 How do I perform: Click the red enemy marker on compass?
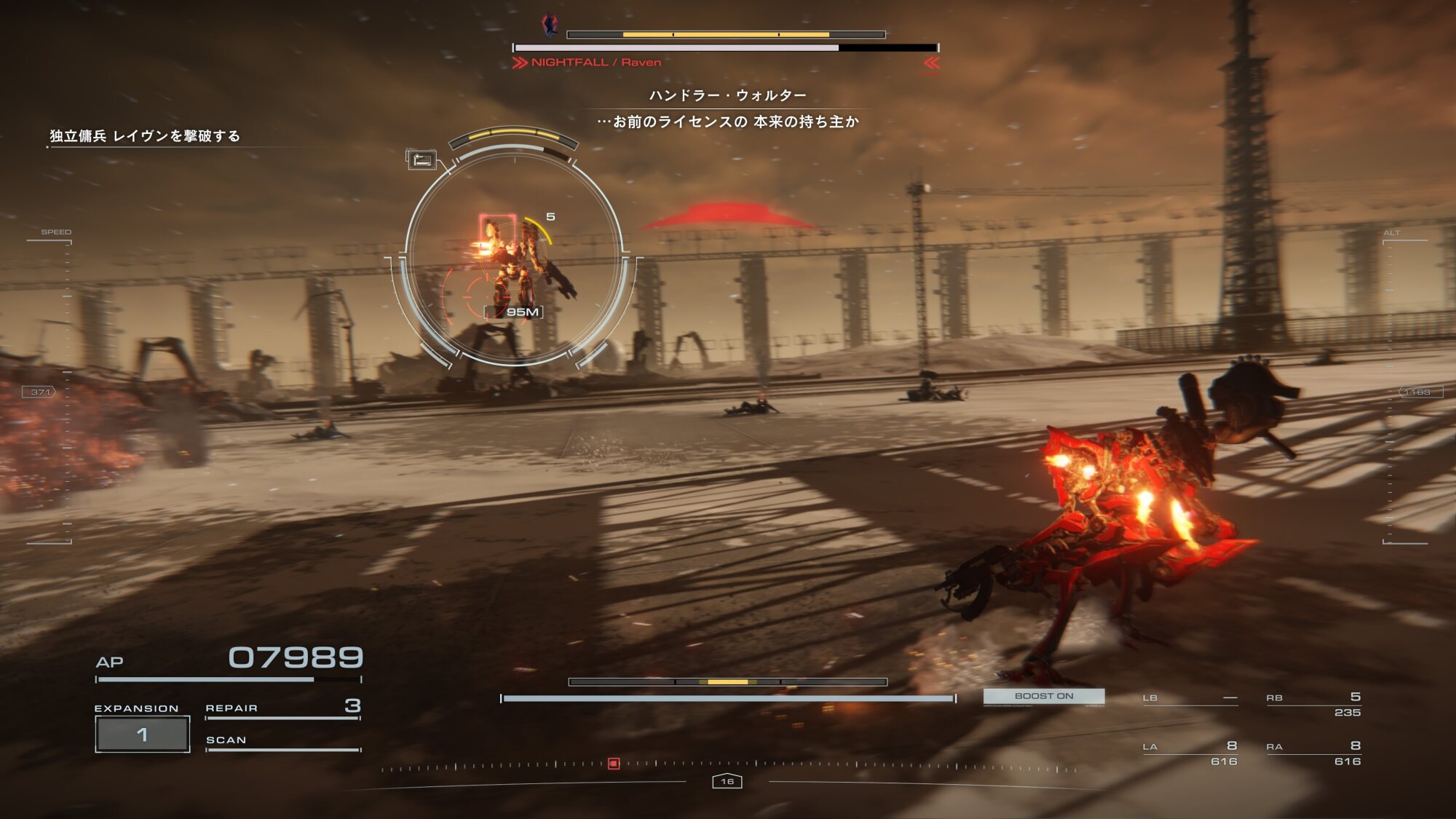pos(614,764)
